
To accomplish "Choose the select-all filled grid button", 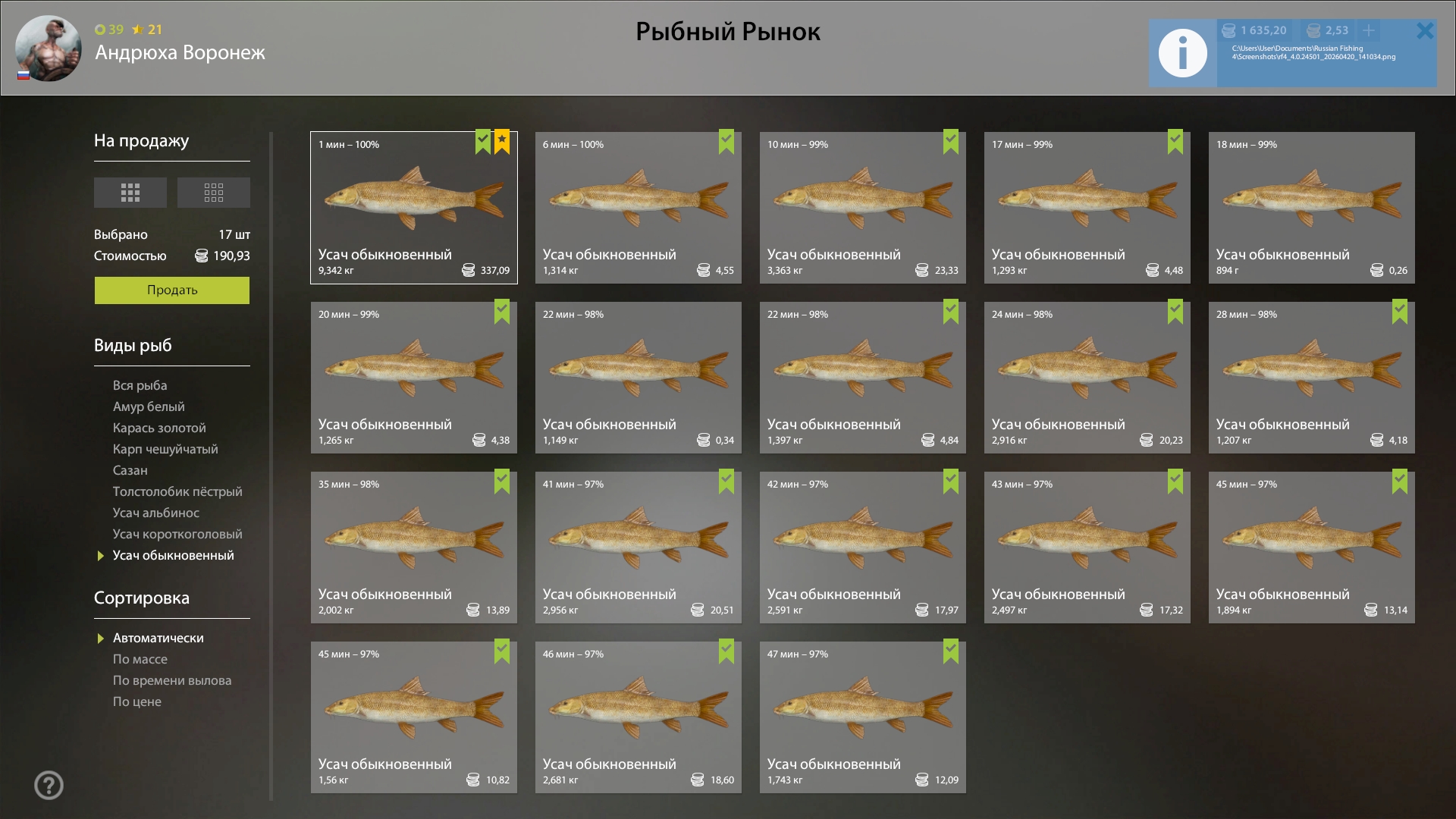I will click(x=130, y=193).
